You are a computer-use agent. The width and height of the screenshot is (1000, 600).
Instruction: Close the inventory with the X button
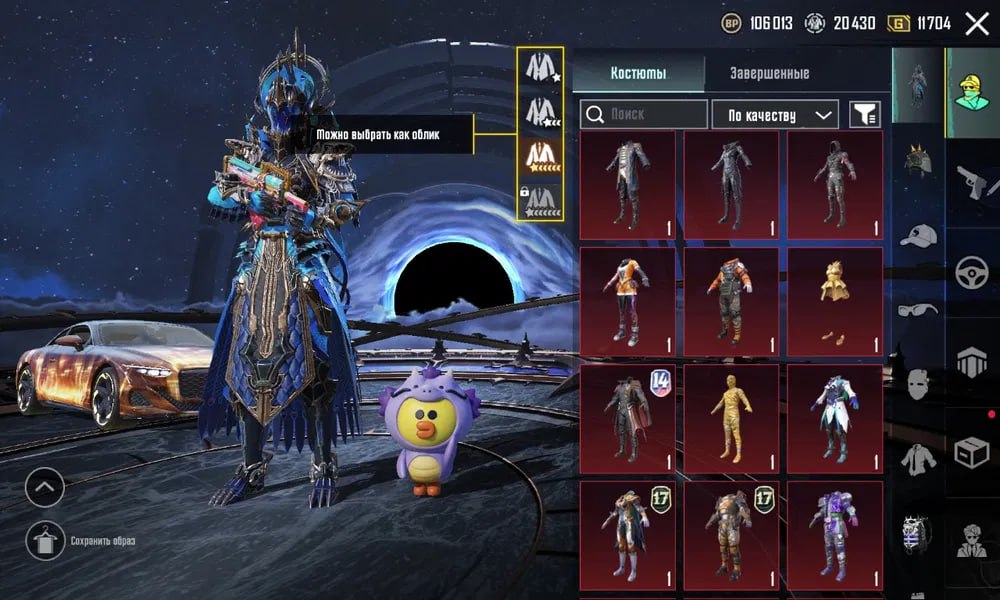click(976, 24)
